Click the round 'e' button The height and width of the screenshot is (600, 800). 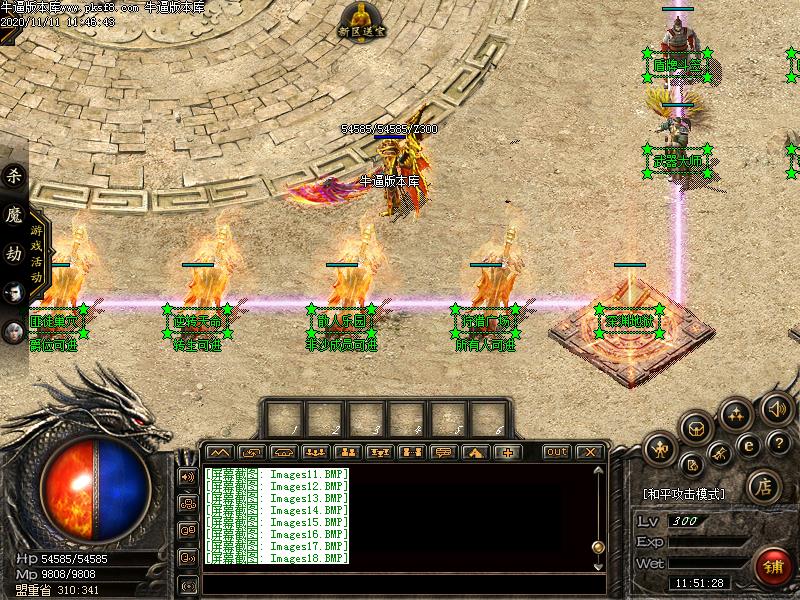748,447
